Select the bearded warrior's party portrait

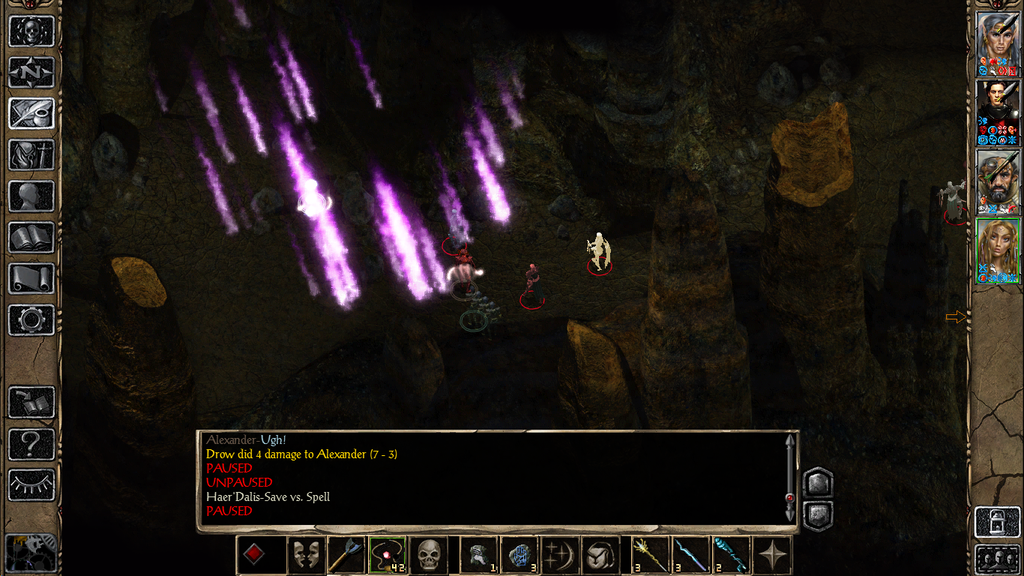997,181
